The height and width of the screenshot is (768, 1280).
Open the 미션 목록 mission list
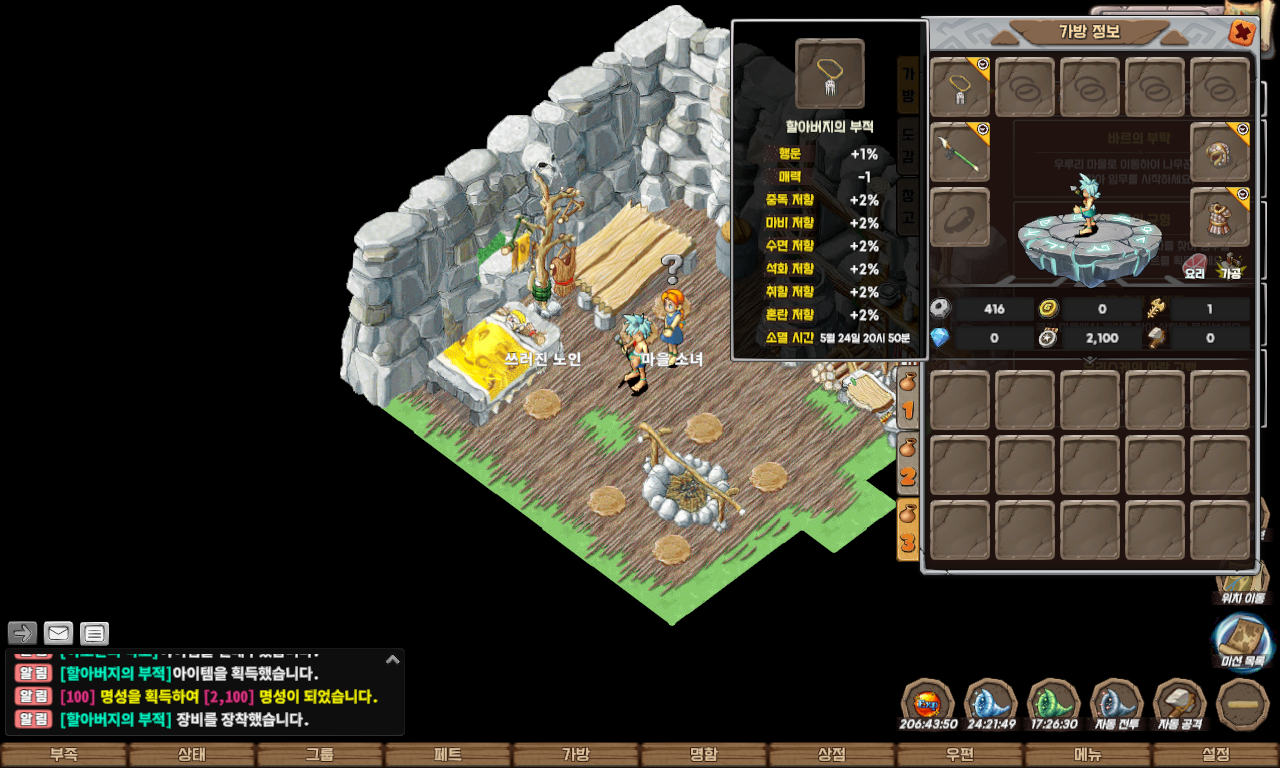click(x=1242, y=642)
